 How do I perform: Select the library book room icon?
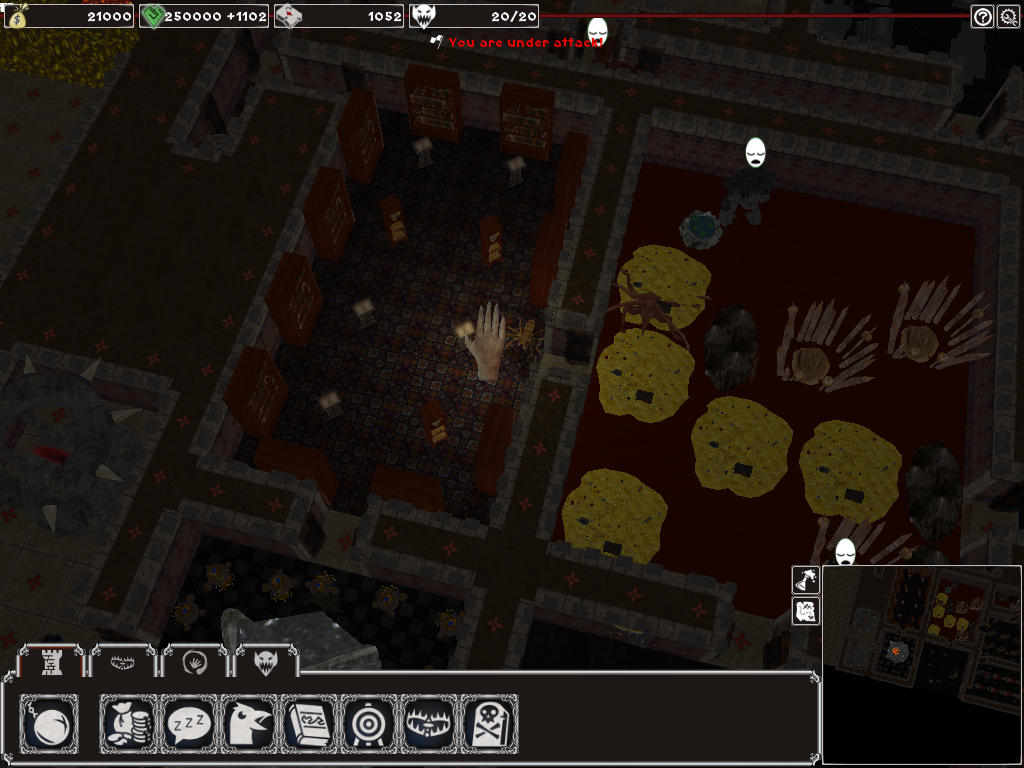310,724
